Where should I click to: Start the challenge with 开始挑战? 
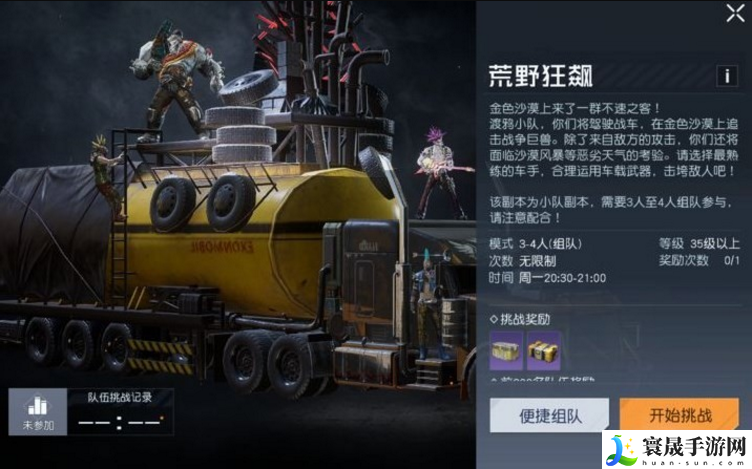coord(679,415)
